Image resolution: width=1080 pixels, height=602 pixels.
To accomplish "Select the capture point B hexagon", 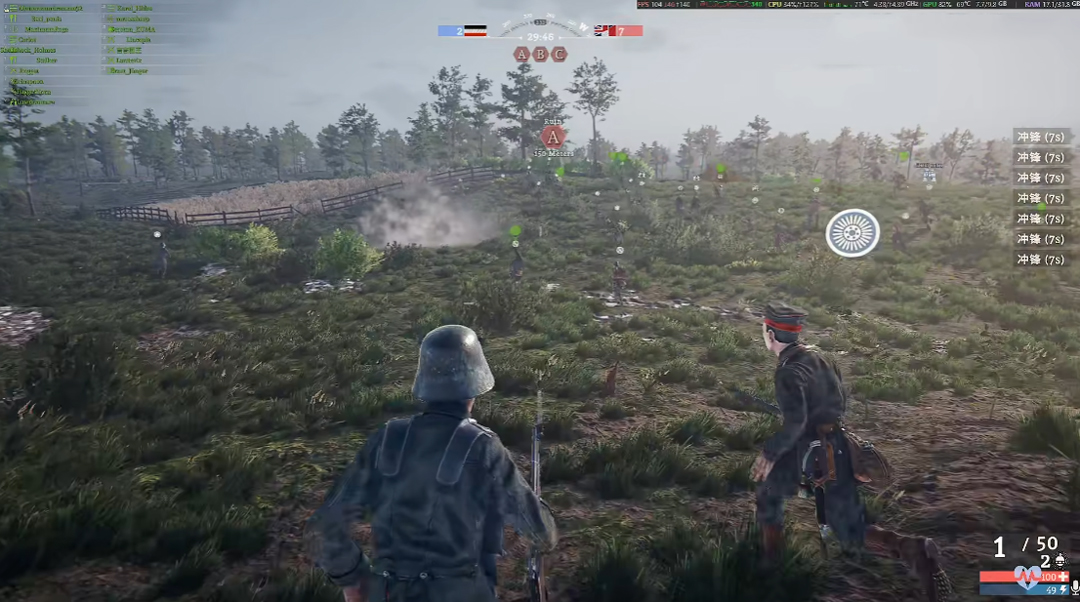I will [540, 54].
